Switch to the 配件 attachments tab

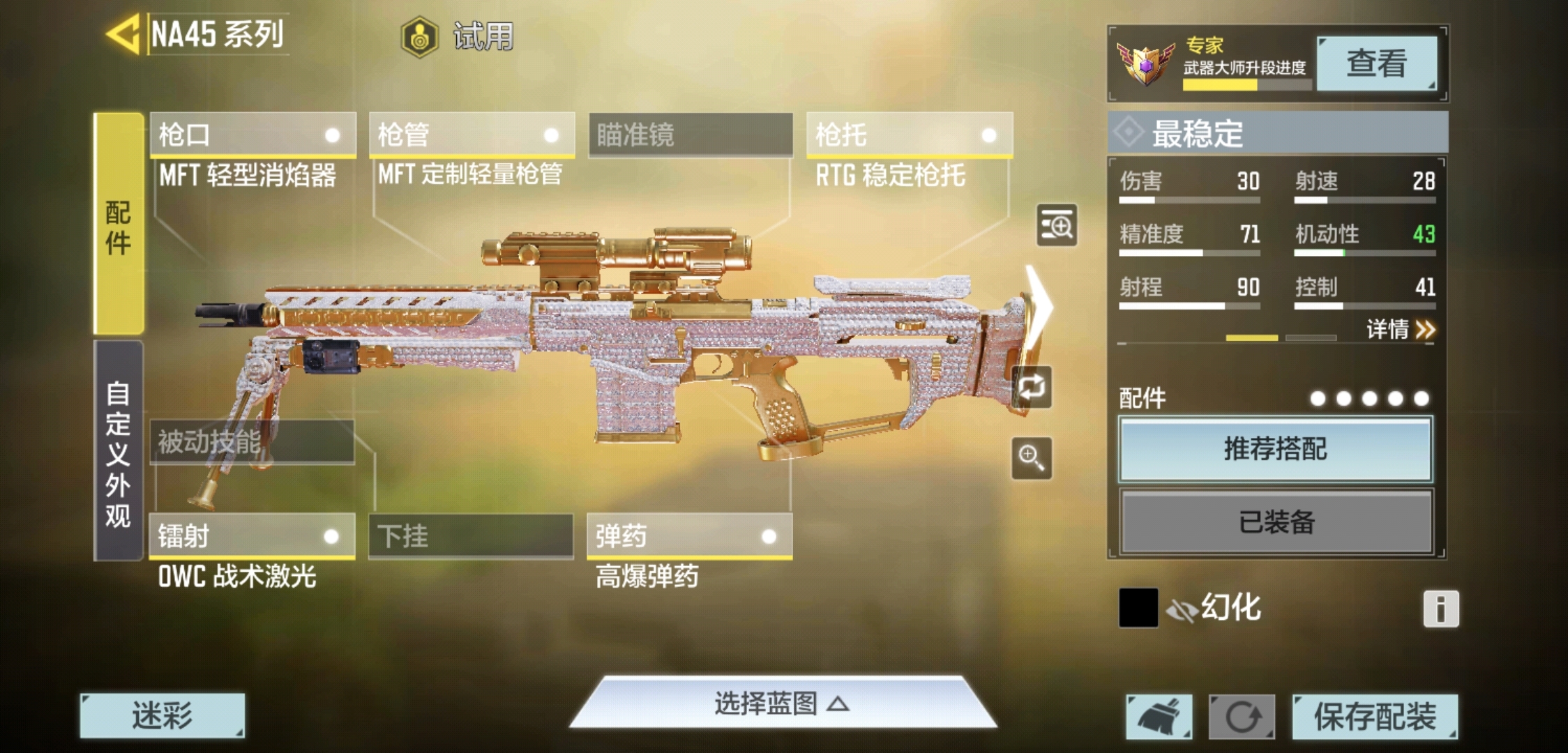(119, 225)
